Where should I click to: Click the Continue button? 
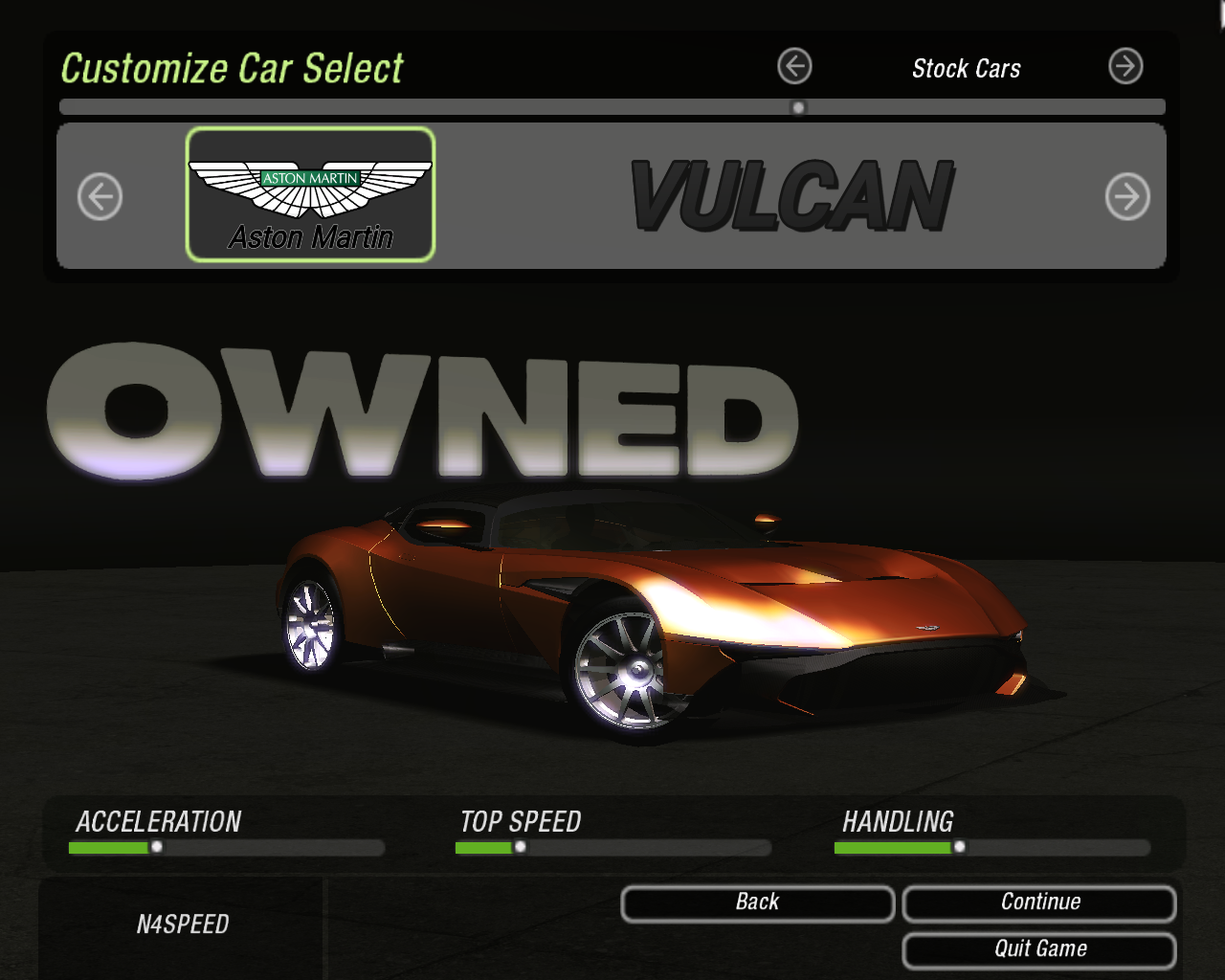1039,902
